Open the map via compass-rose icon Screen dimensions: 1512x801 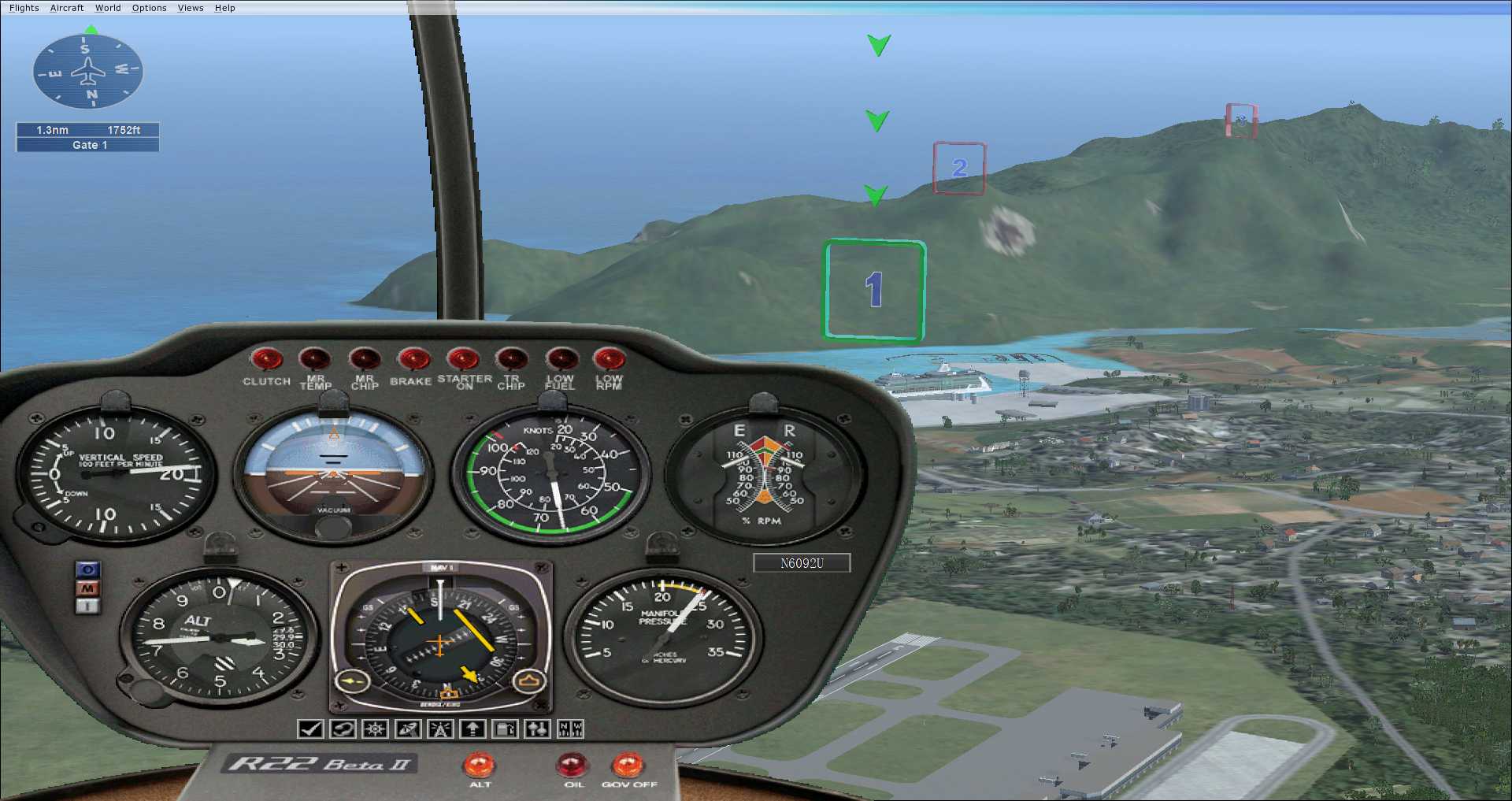[x=375, y=729]
